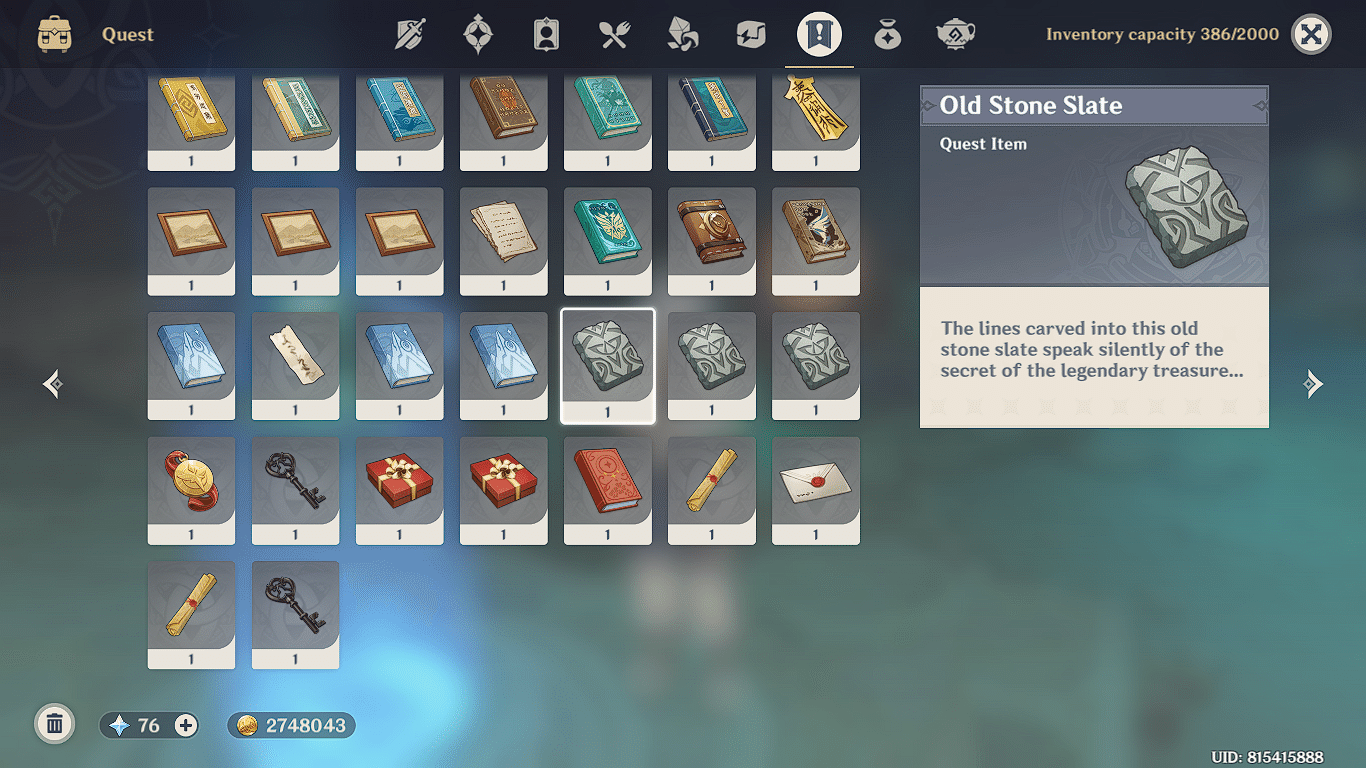Switch to the Artifacts category

pos(478,33)
